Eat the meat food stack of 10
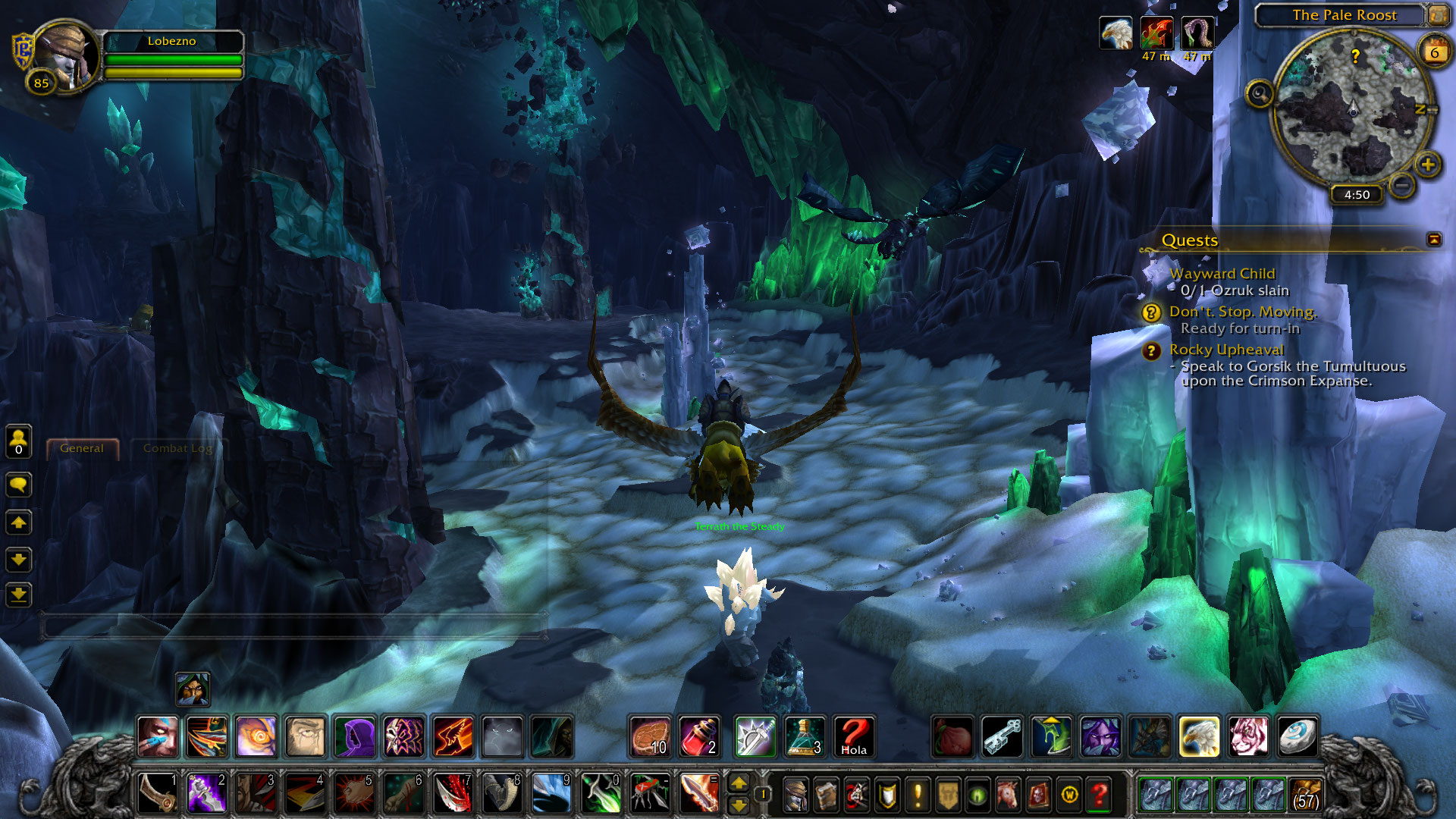 650,736
